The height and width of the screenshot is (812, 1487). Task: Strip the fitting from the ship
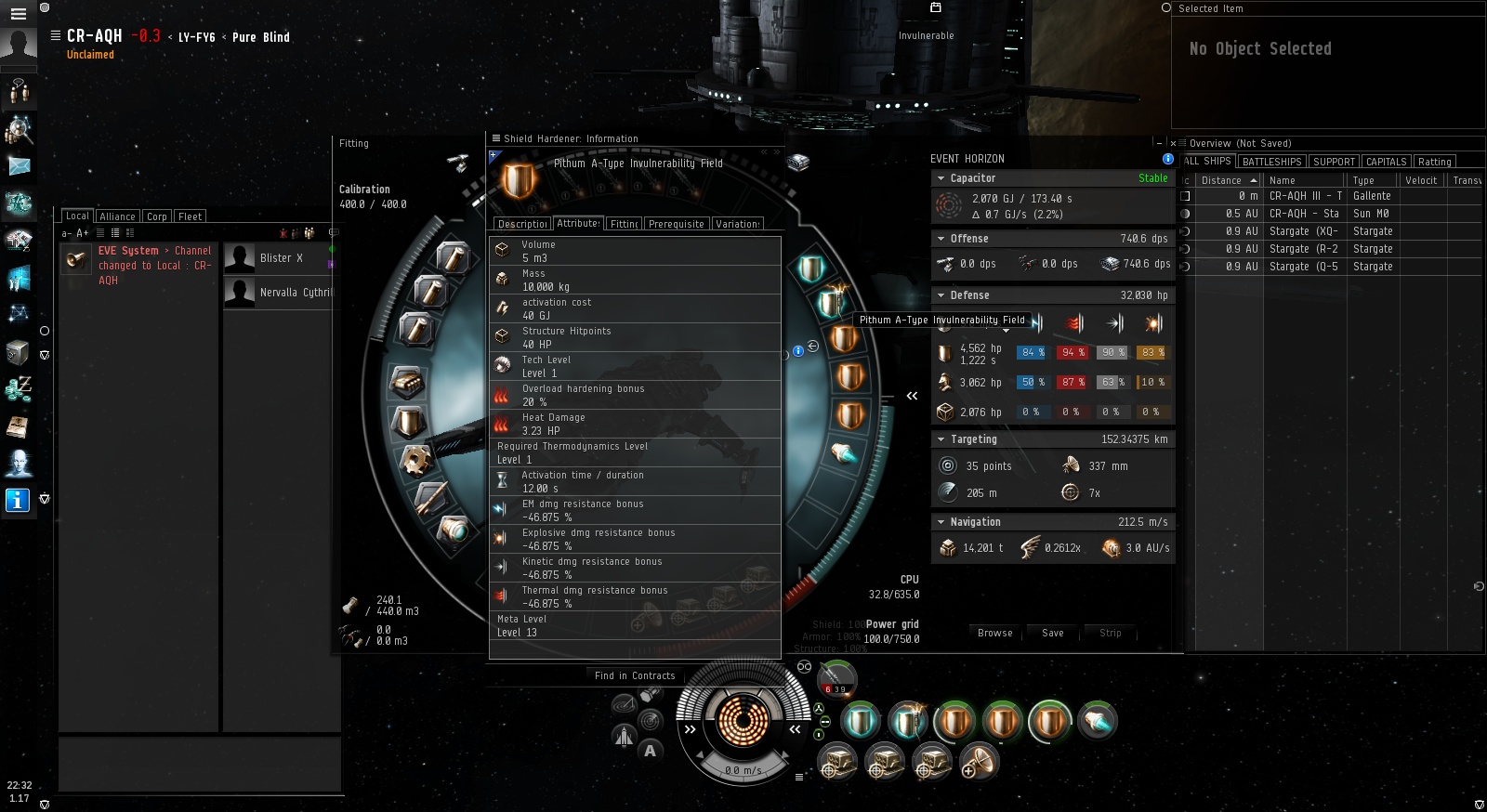click(1110, 633)
